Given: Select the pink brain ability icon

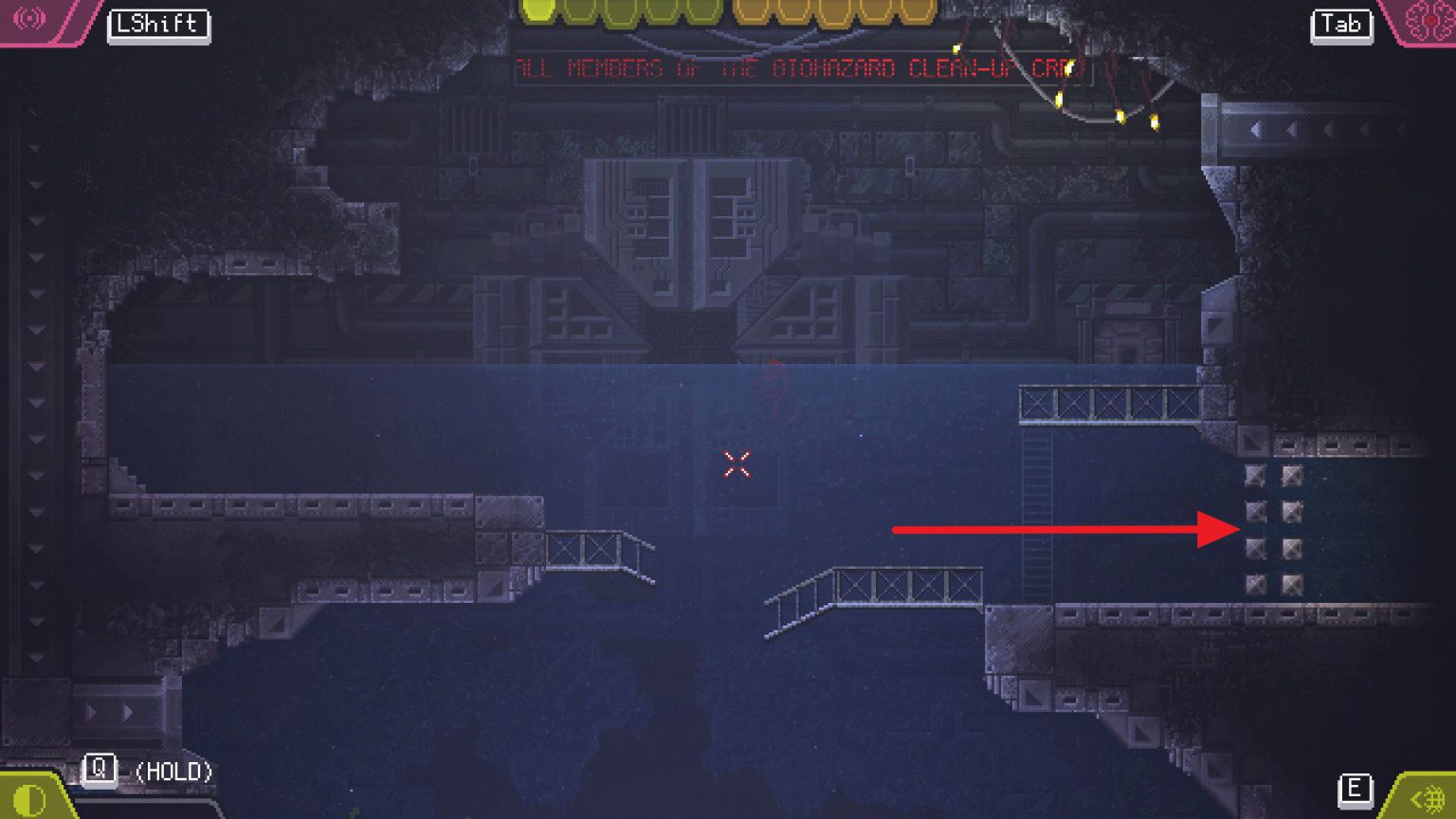Looking at the screenshot, I should [x=1429, y=20].
